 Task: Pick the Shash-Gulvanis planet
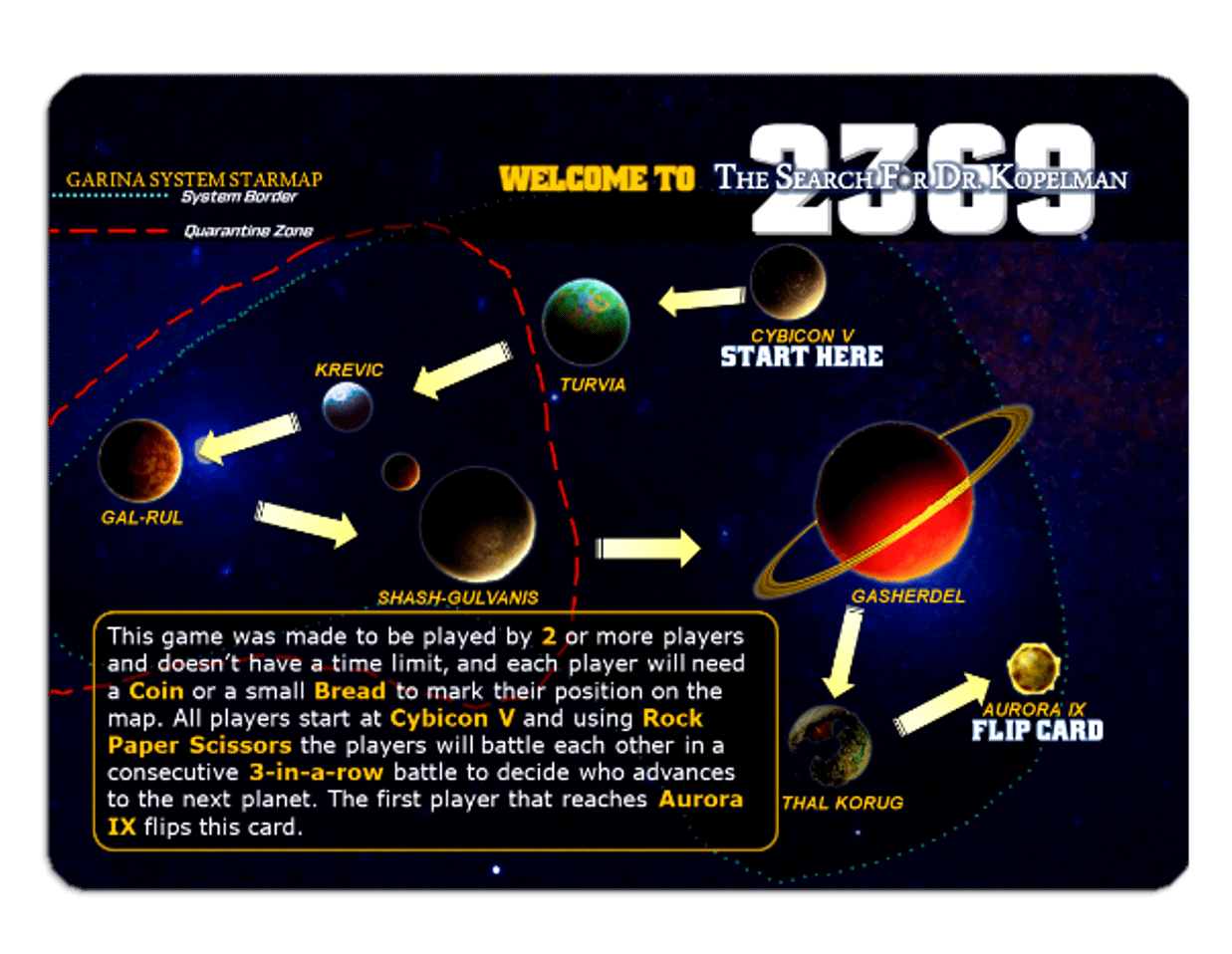(x=477, y=524)
